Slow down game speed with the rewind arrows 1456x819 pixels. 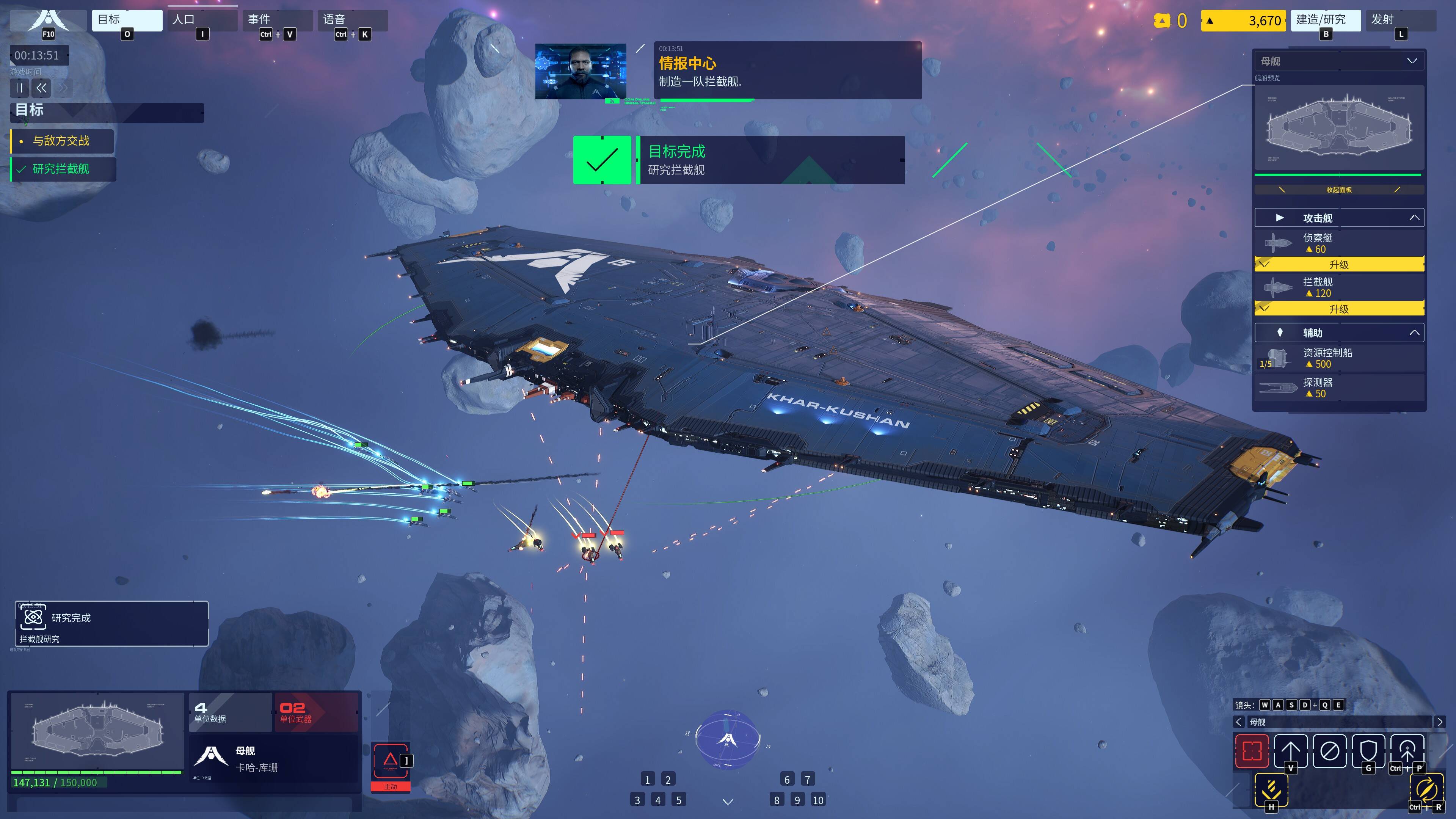(41, 88)
